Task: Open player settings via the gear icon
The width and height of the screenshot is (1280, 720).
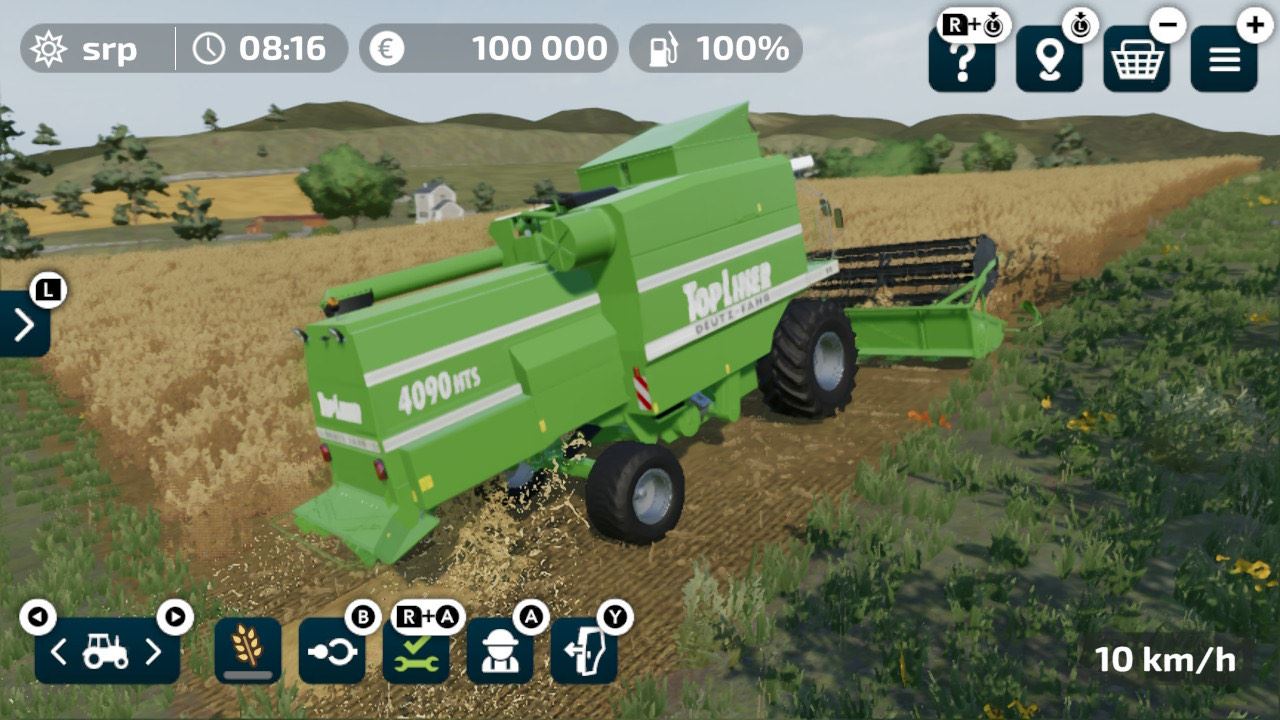Action: click(50, 48)
